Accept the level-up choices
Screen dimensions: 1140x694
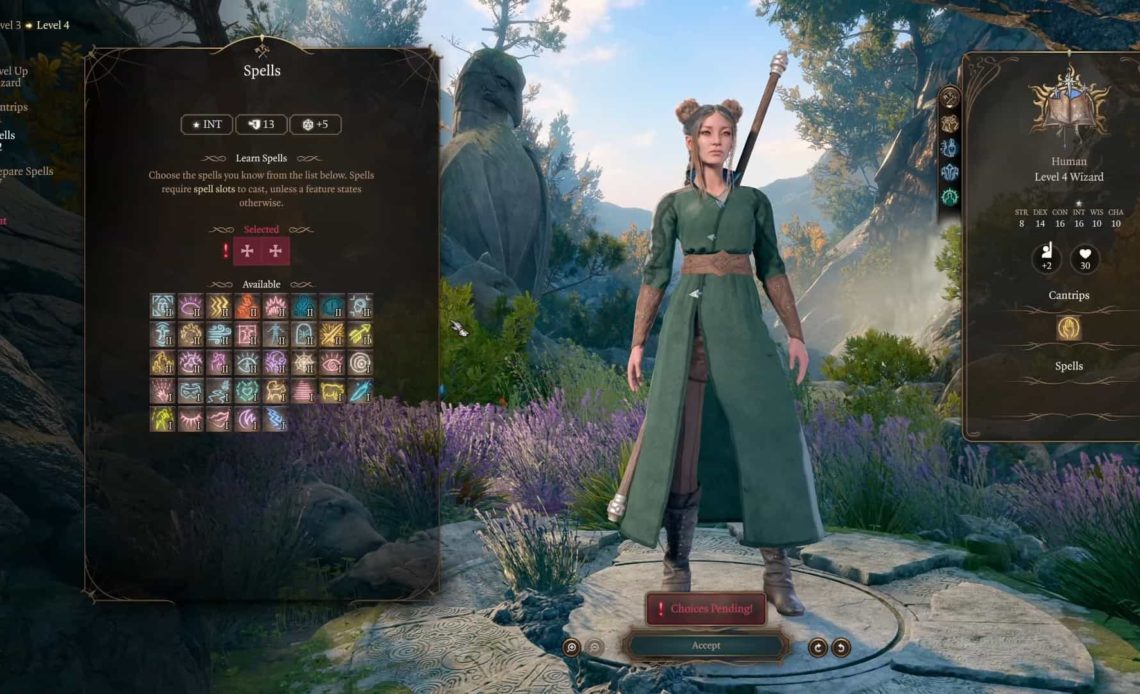(706, 646)
